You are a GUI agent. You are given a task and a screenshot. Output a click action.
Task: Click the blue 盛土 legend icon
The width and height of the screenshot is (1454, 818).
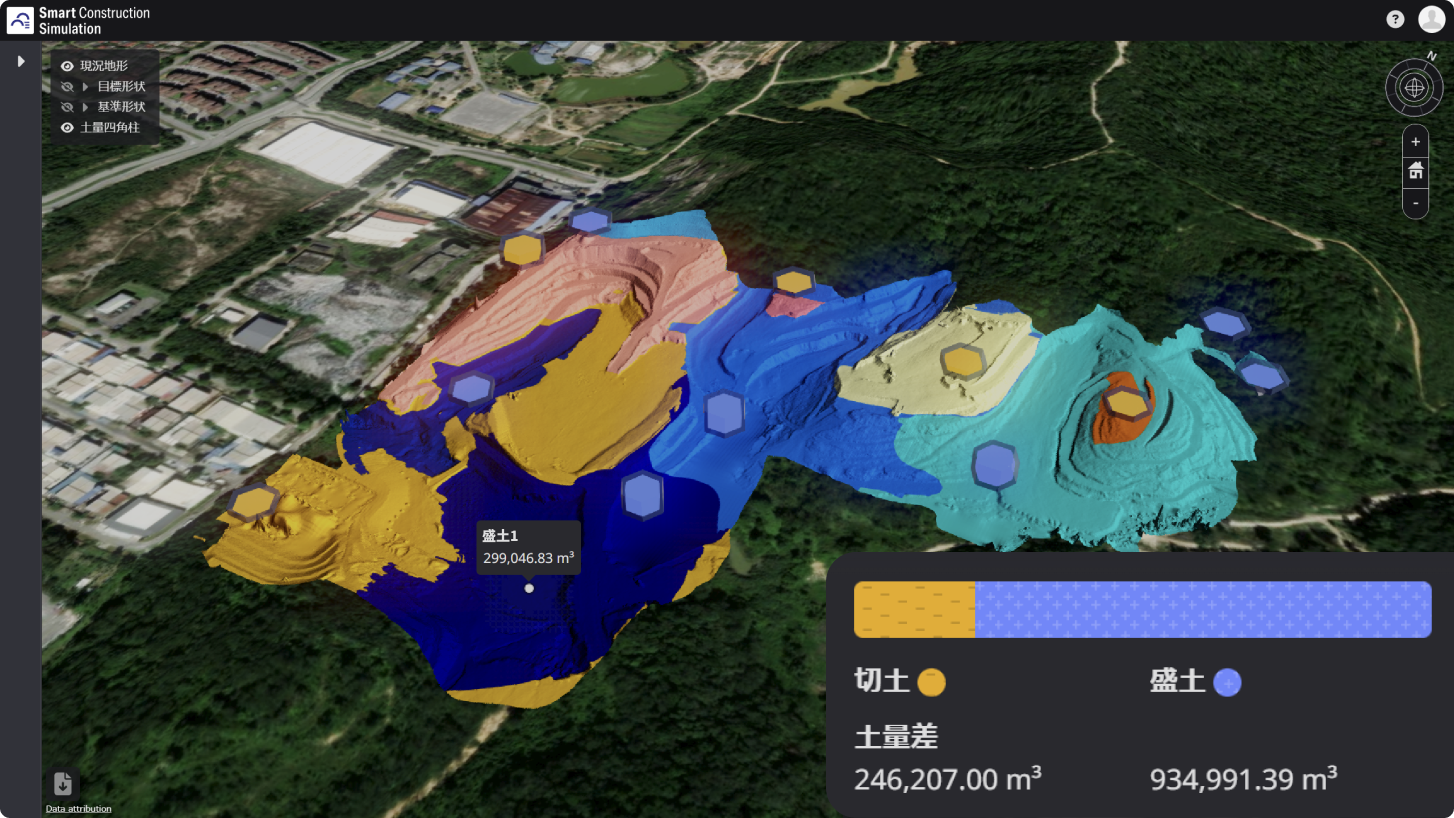pos(1226,682)
